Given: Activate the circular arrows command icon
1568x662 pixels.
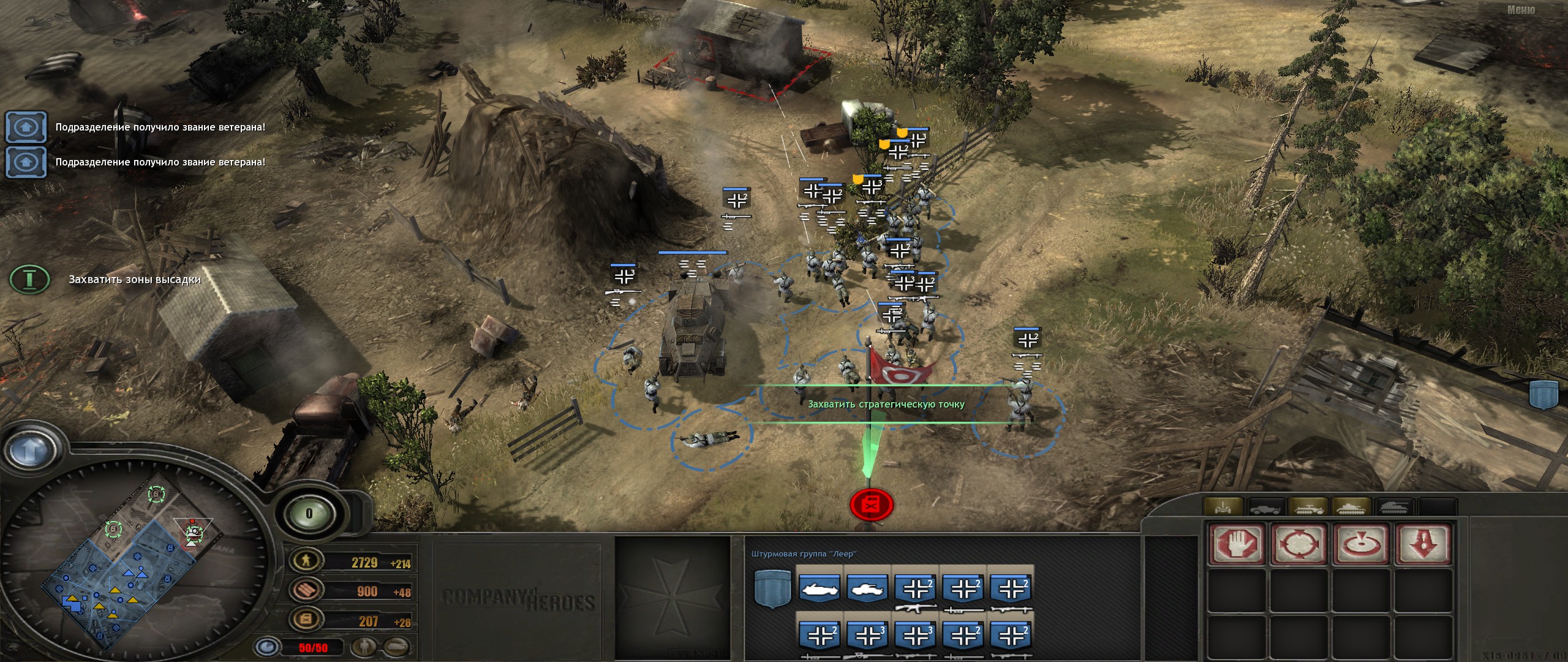Looking at the screenshot, I should [1299, 543].
